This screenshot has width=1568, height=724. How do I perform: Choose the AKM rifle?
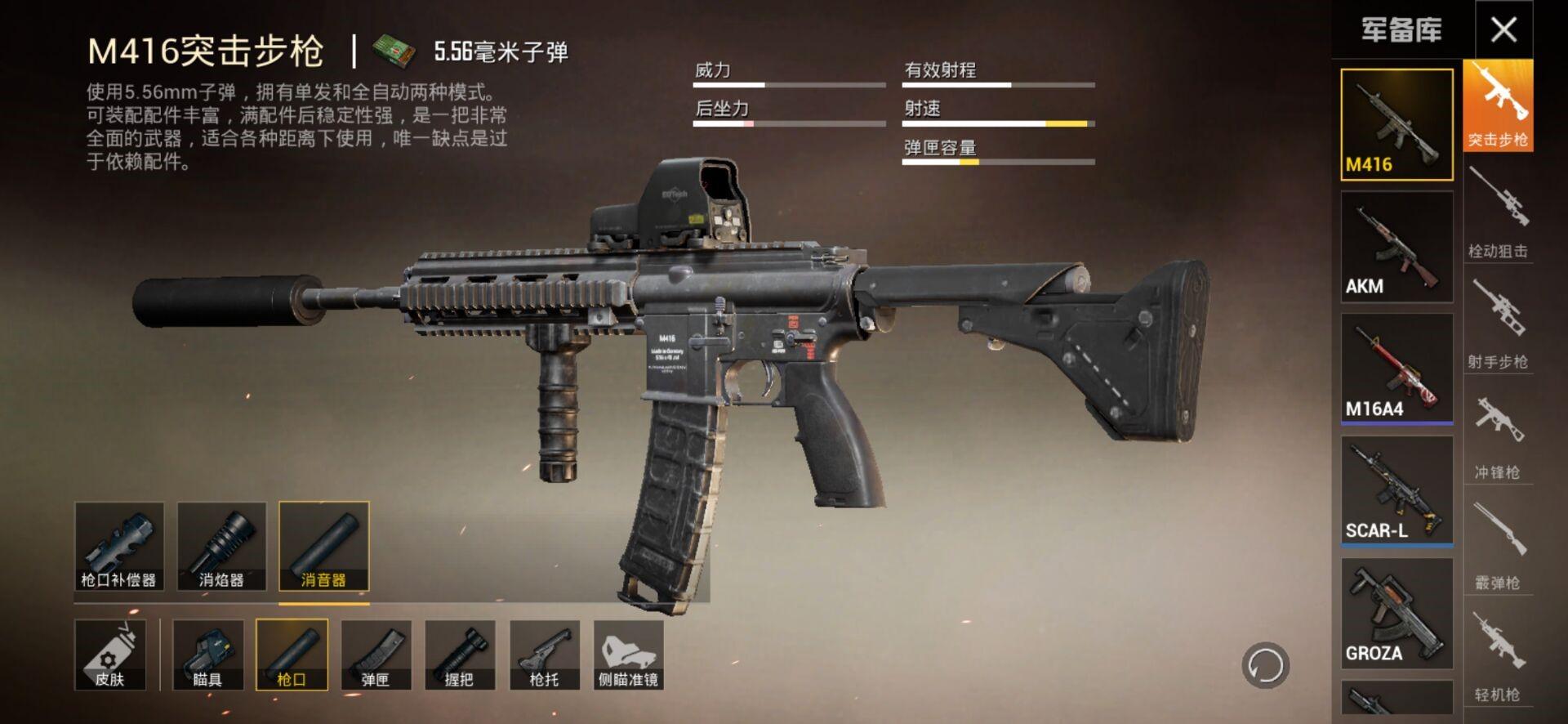tap(1396, 247)
